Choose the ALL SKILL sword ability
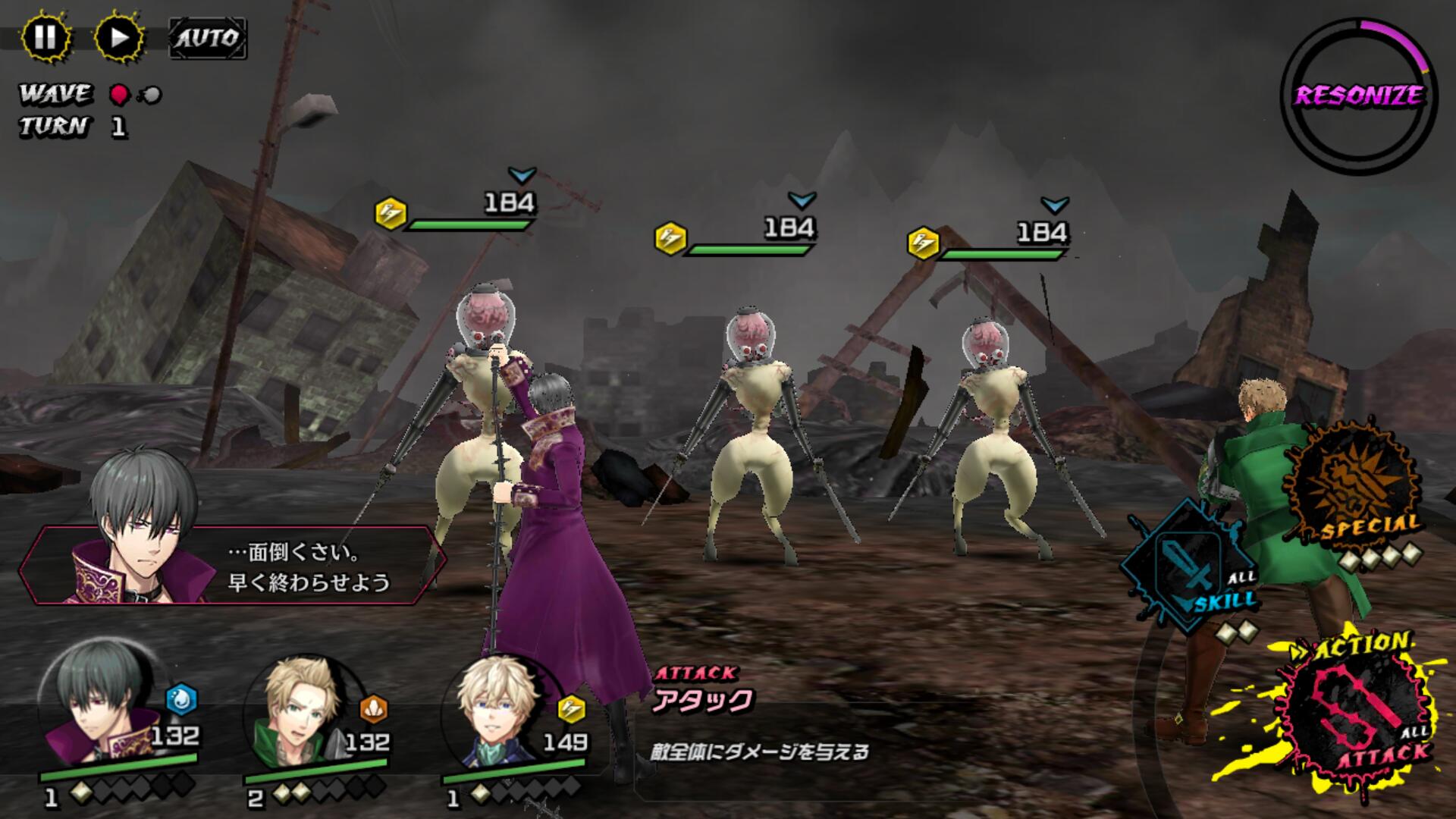Viewport: 1456px width, 819px height. point(1191,565)
